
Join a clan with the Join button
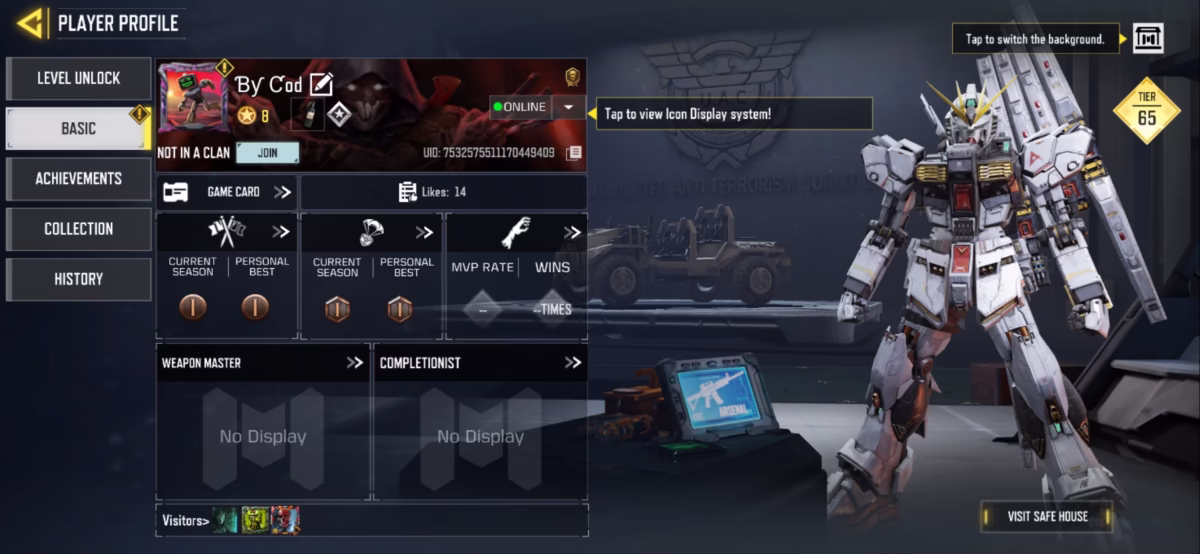point(267,153)
